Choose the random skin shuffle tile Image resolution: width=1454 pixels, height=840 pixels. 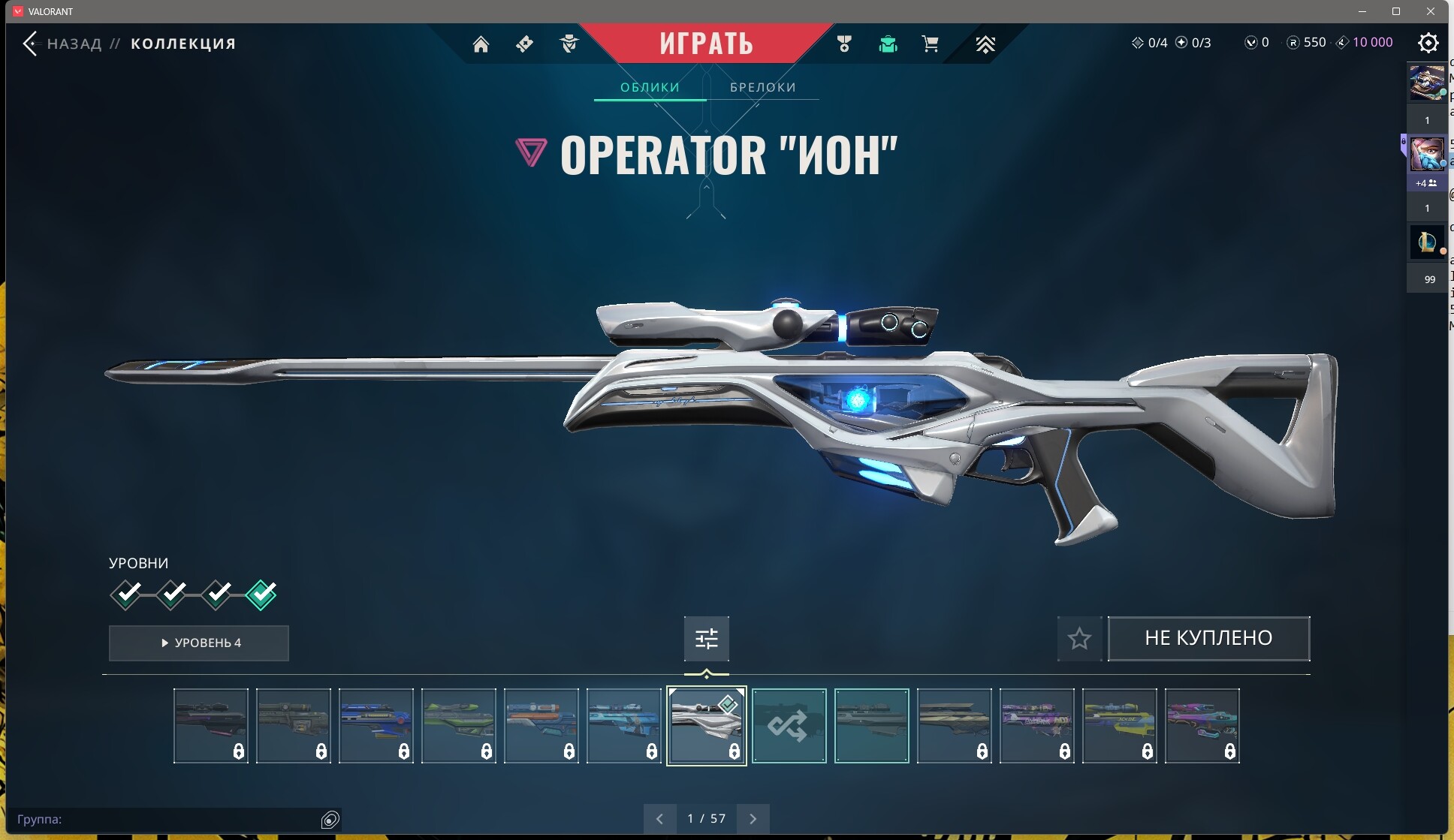click(789, 725)
